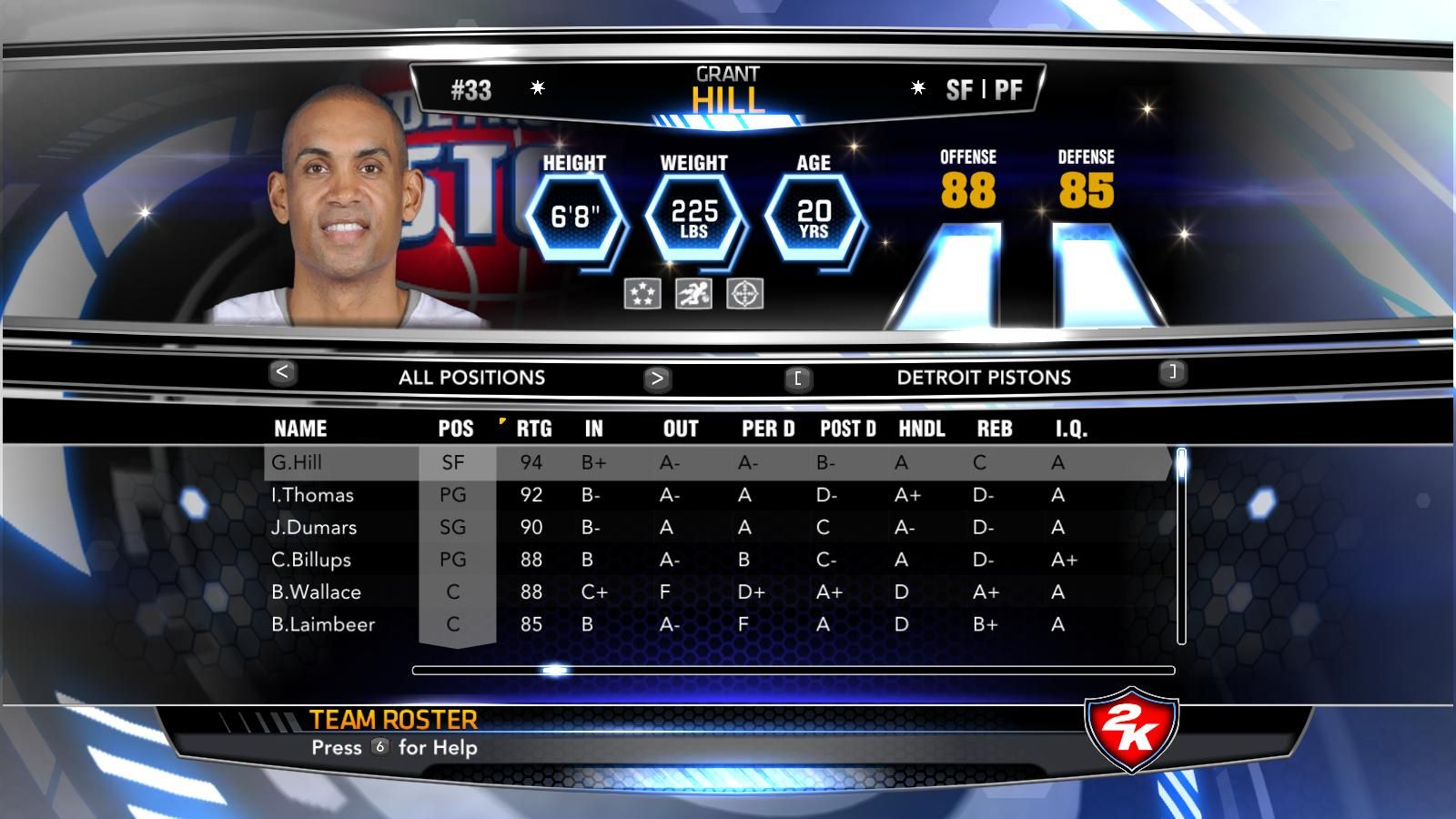Screen dimensions: 1456x819
Task: Click the next position filter arrow
Action: click(x=657, y=378)
